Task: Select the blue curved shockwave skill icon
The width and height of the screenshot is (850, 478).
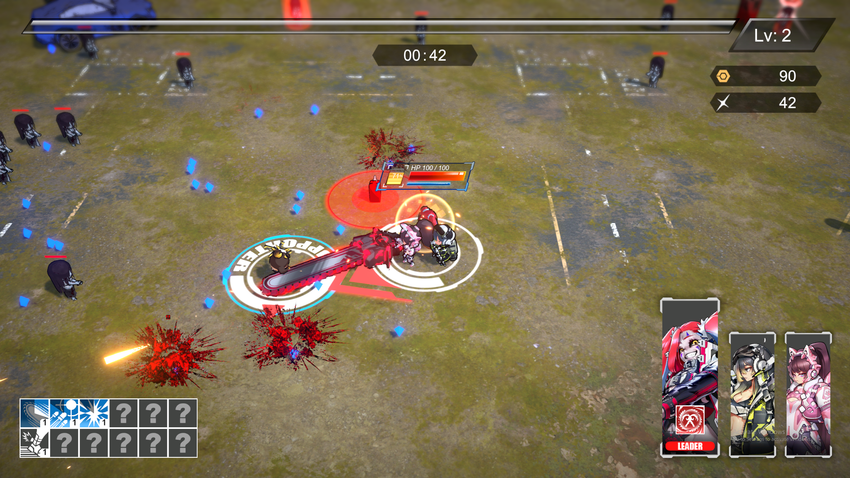Action: [35, 413]
